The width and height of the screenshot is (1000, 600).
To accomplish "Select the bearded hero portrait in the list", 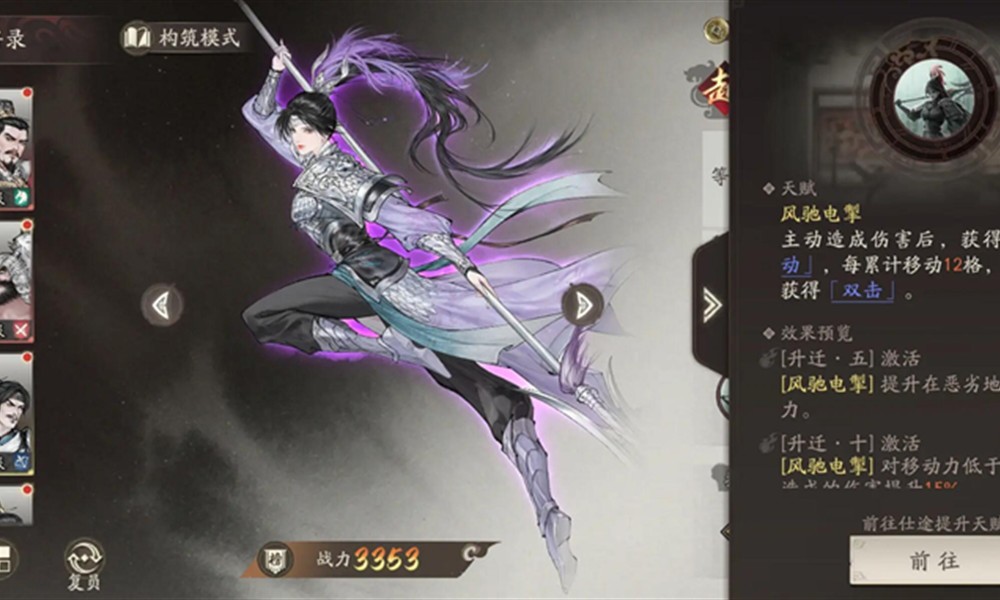I will (x=14, y=148).
